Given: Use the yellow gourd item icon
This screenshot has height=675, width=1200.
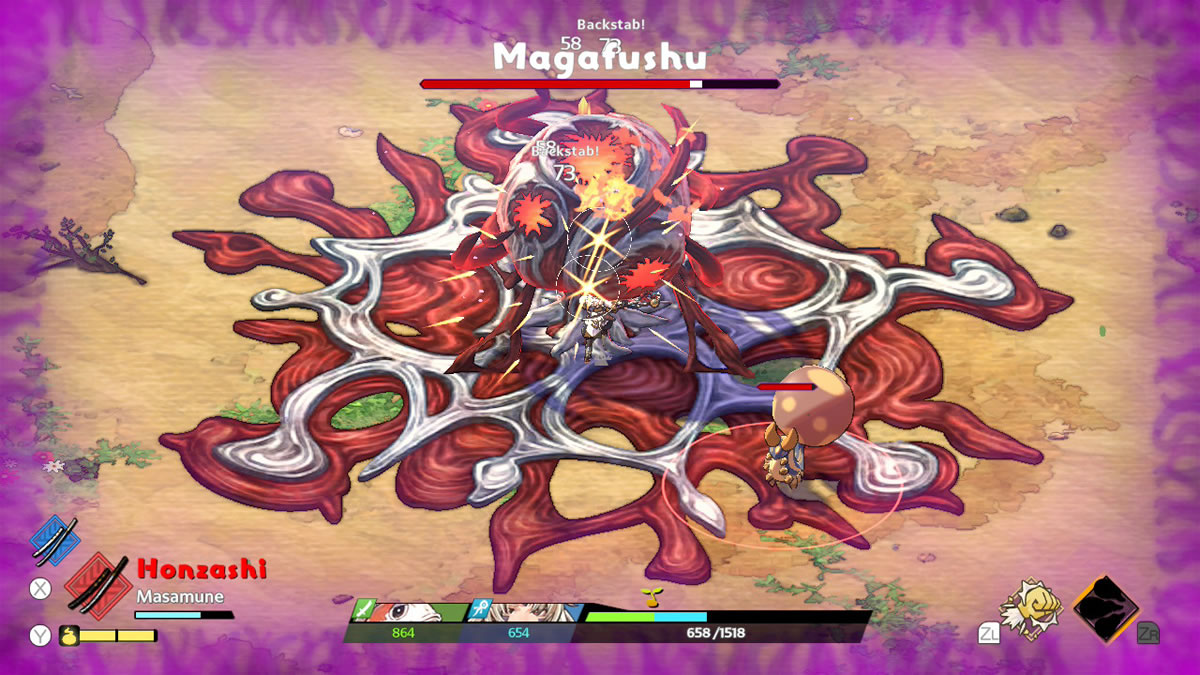Looking at the screenshot, I should pos(70,634).
